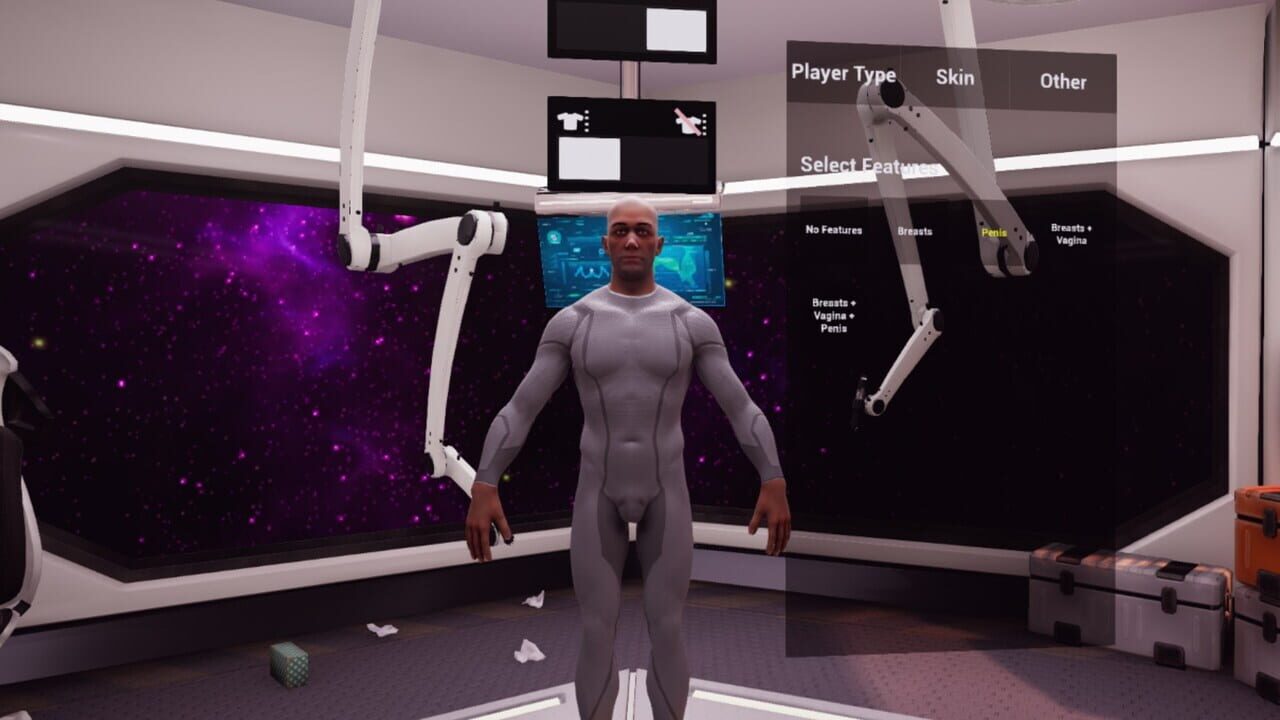Screen dimensions: 1280x720
Task: Click the white outfit swatch under the shirt icon
Action: coord(589,157)
